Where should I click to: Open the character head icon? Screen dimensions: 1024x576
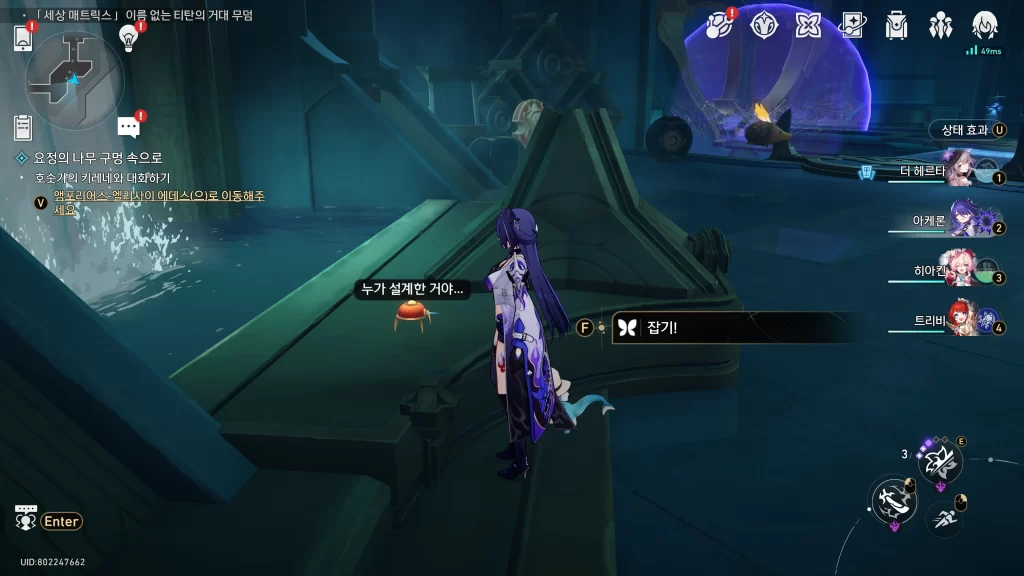click(x=986, y=25)
